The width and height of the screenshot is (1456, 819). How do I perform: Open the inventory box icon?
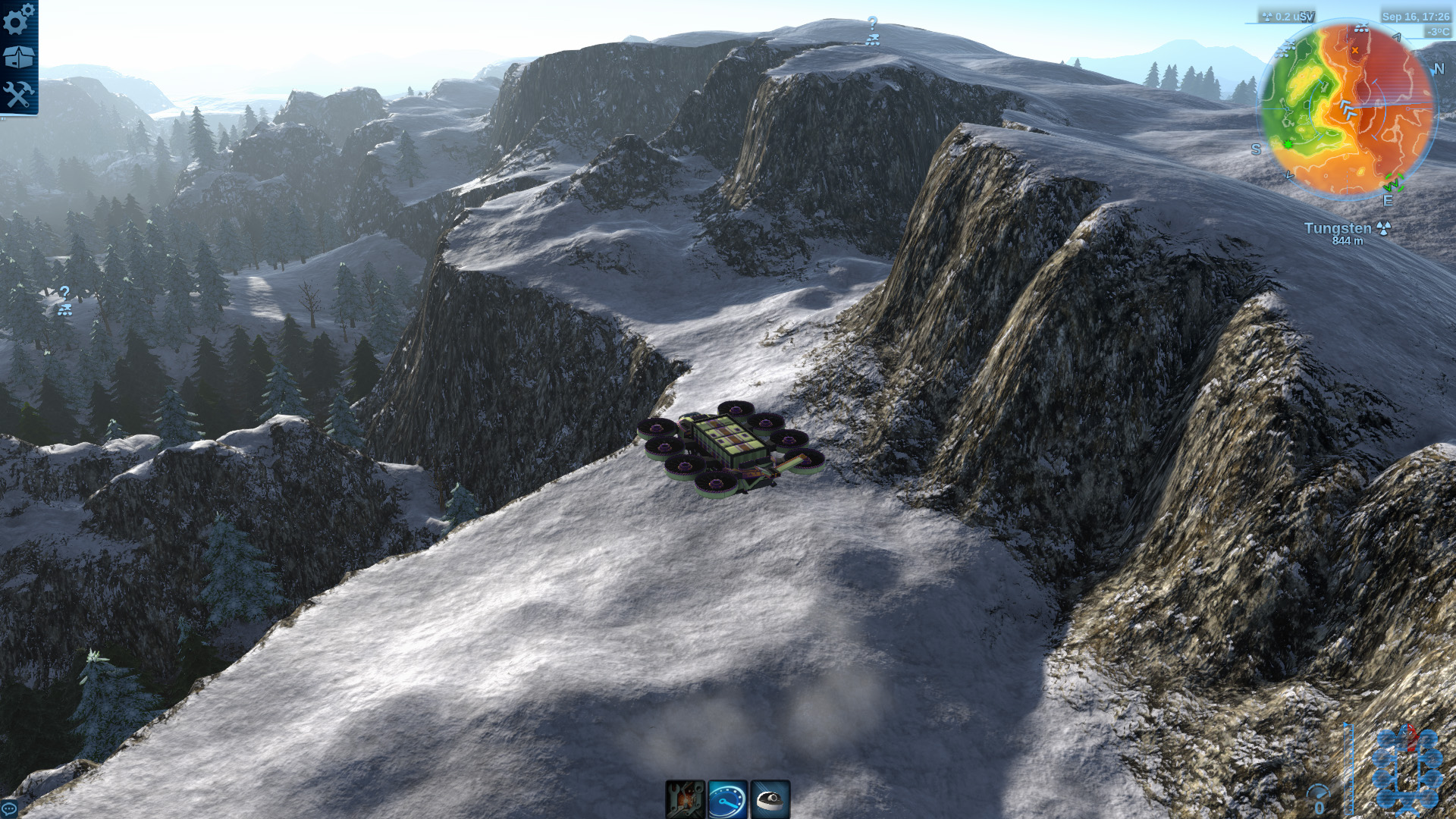18,55
